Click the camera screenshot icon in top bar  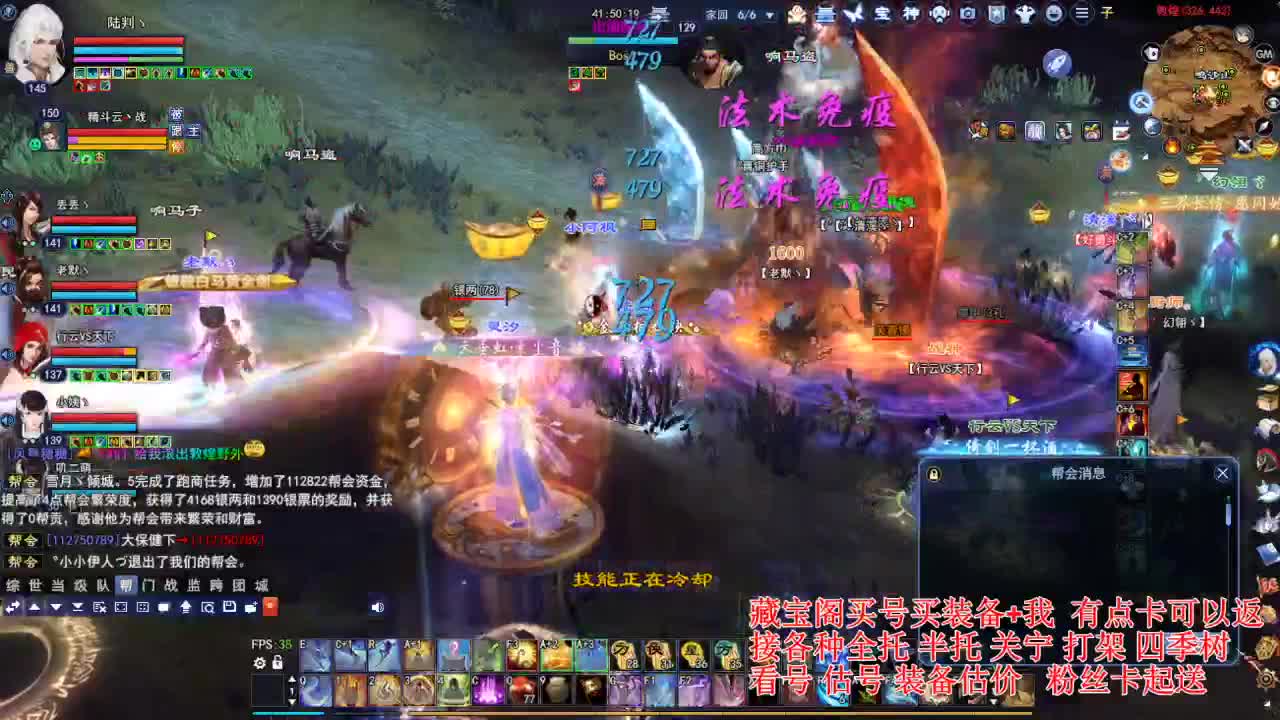tap(968, 13)
